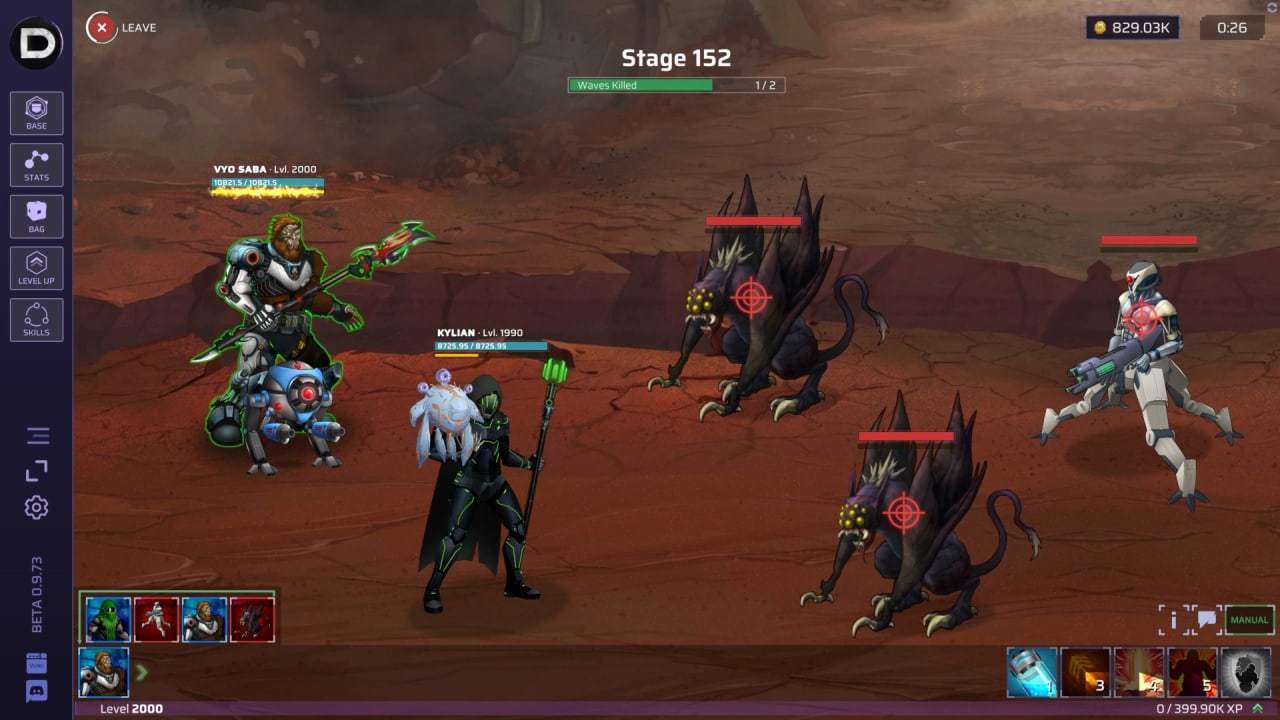This screenshot has width=1280, height=720.
Task: Toggle fullscreen with the corner-brackets icon
Action: tap(37, 471)
